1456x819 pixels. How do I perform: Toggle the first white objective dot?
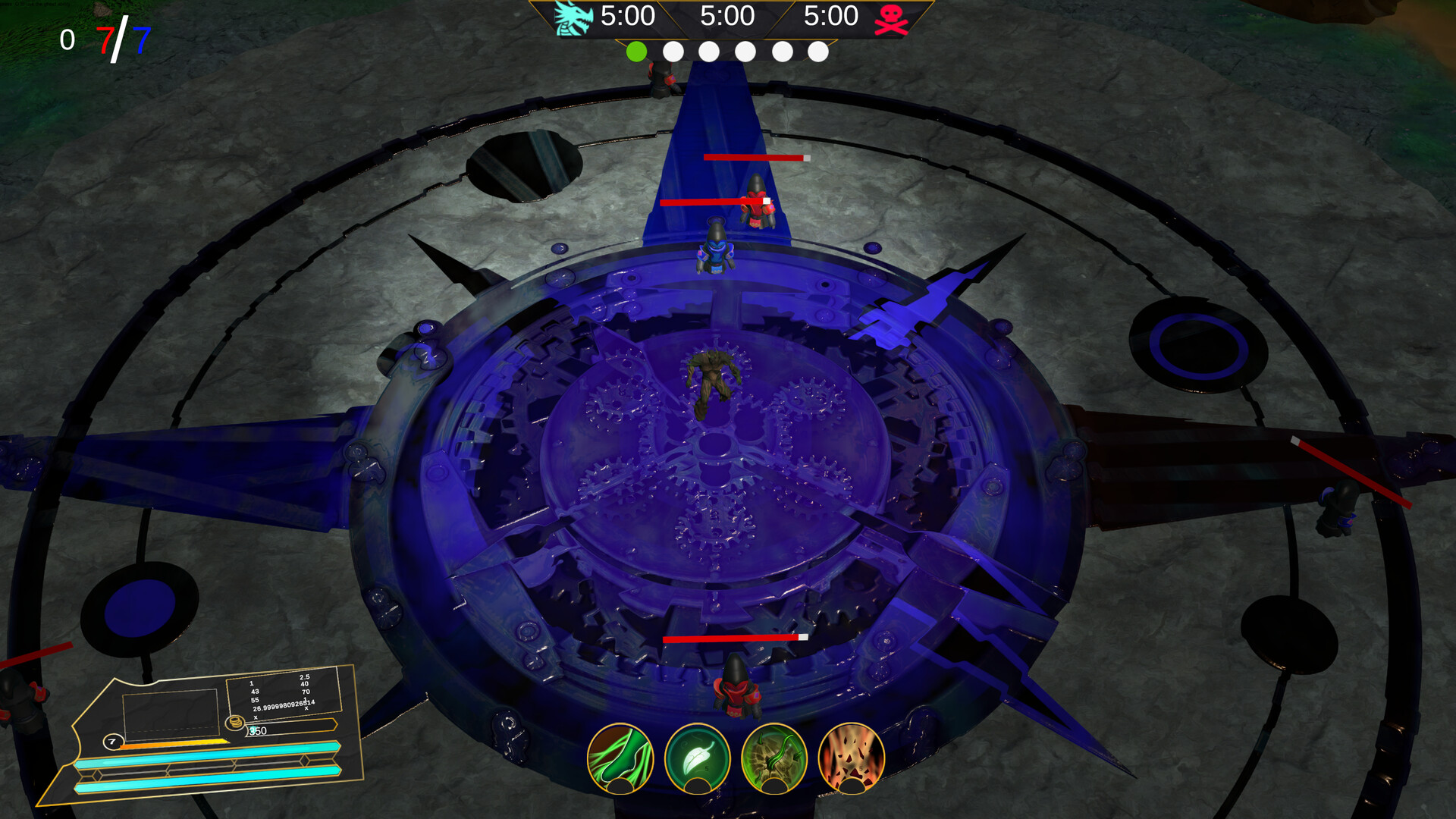tap(673, 53)
